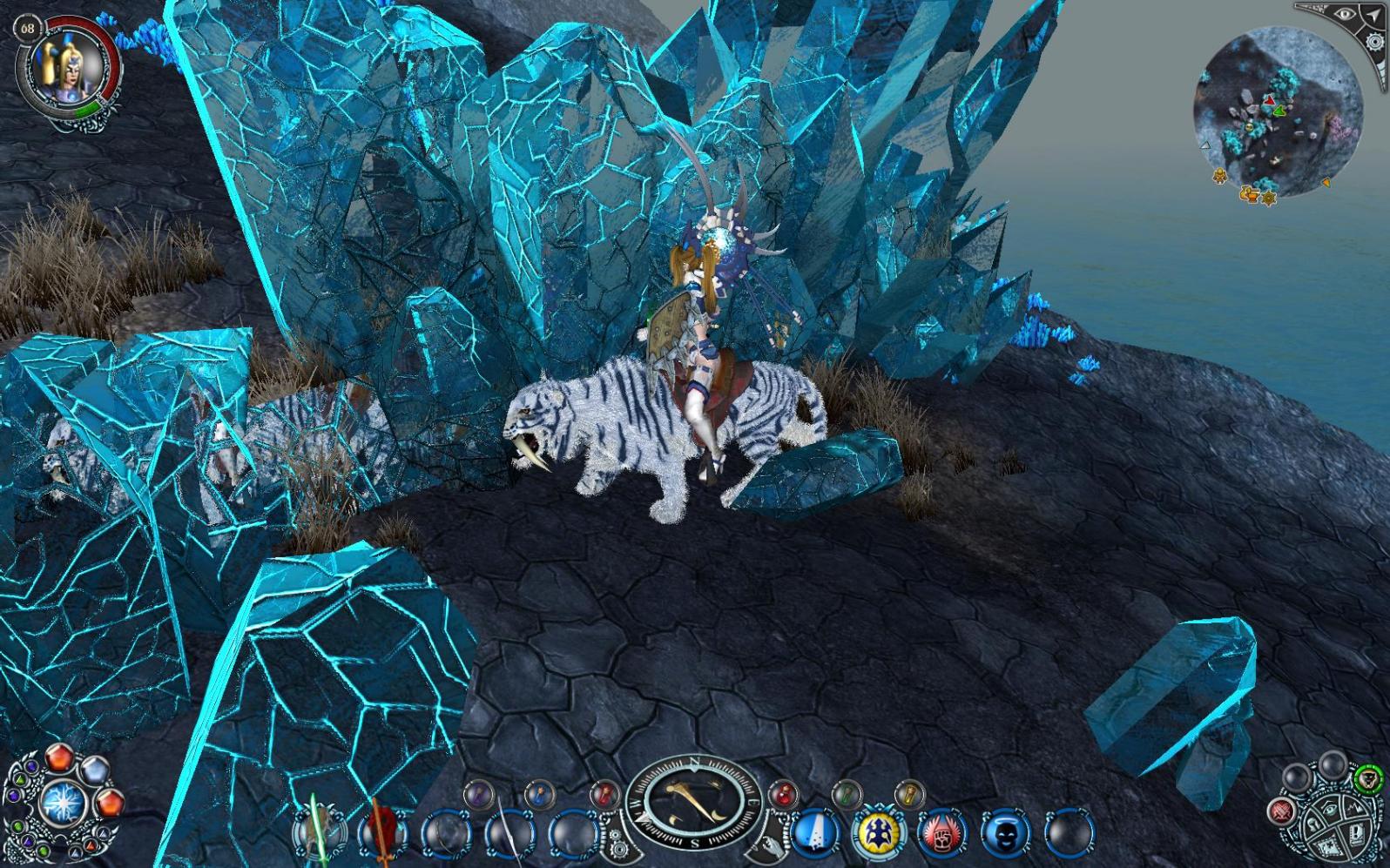The image size is (1390, 868).
Task: Open the circular minimap
Action: (1275, 111)
